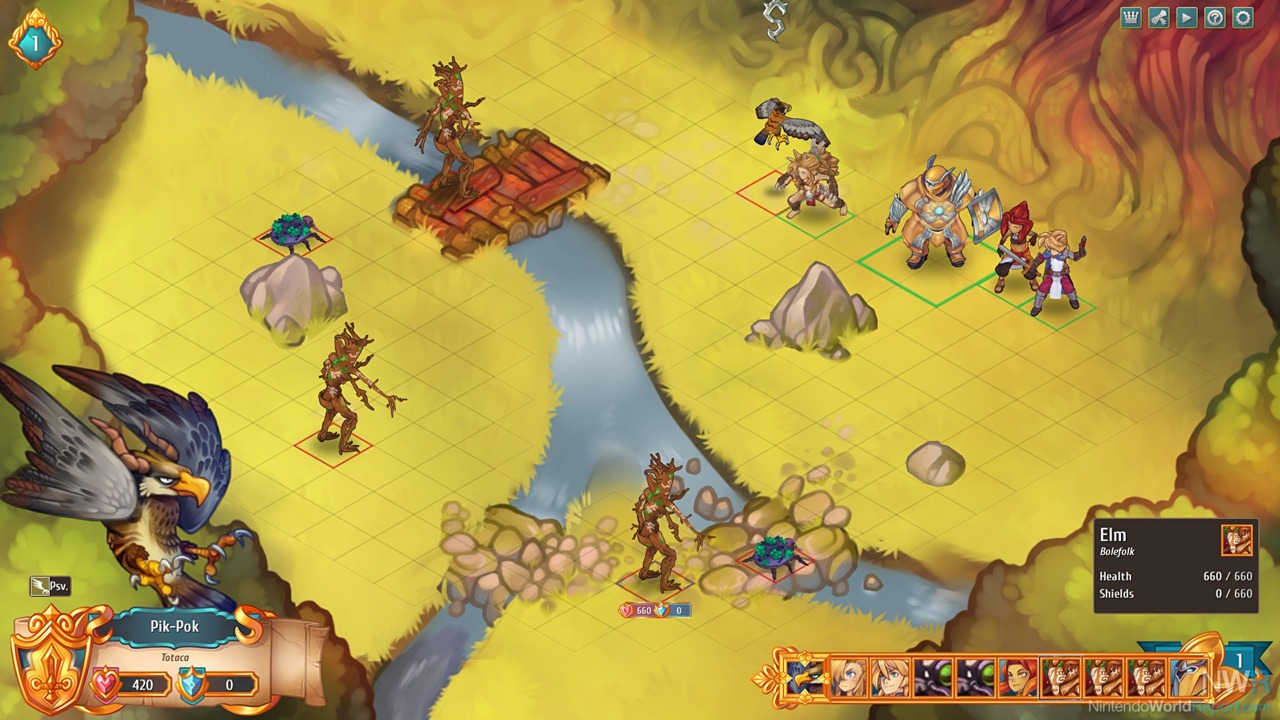
Task: Select the eagle portrait in turn order
Action: click(x=804, y=677)
